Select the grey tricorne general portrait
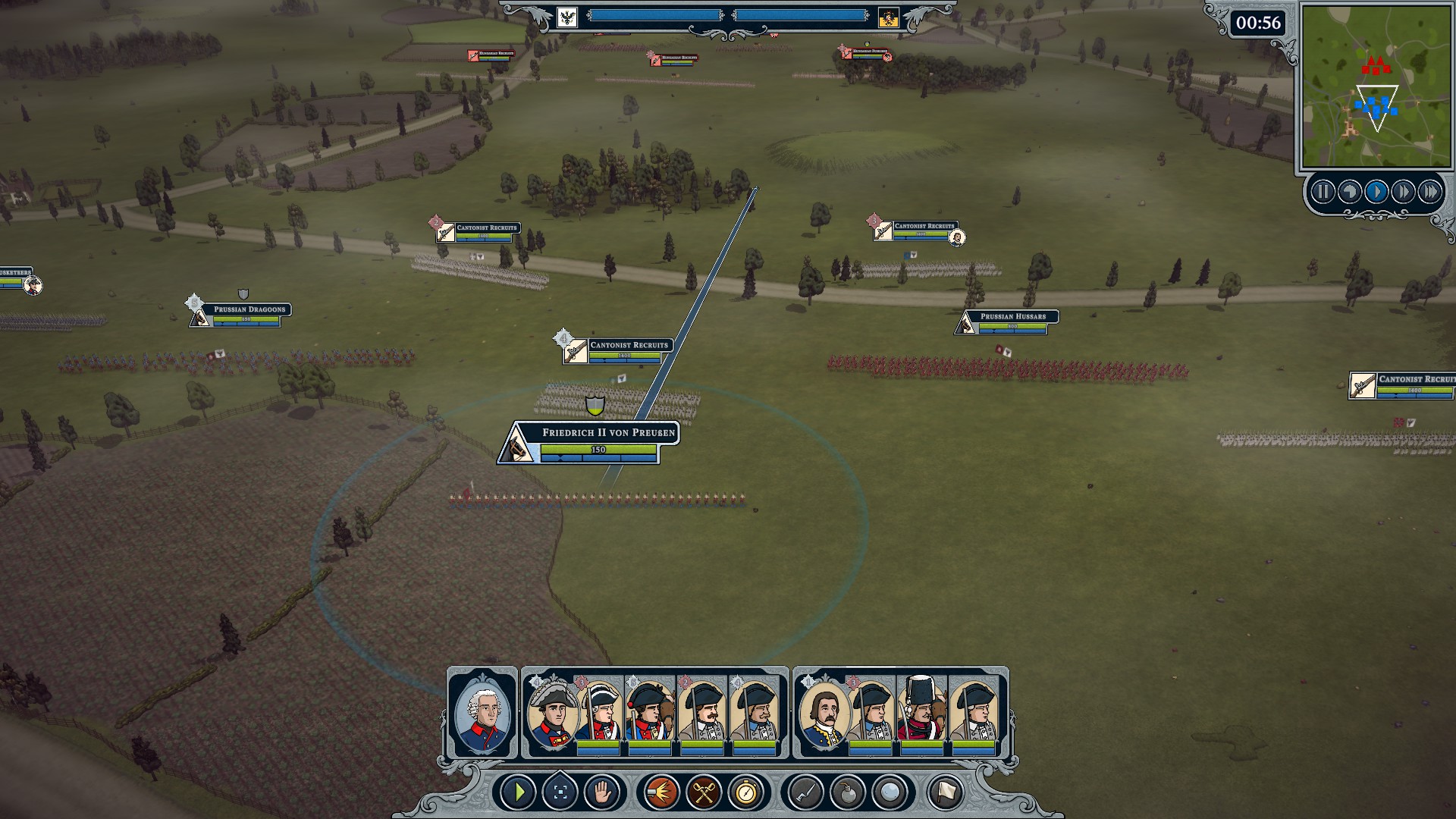The image size is (1456, 819). coord(552,714)
